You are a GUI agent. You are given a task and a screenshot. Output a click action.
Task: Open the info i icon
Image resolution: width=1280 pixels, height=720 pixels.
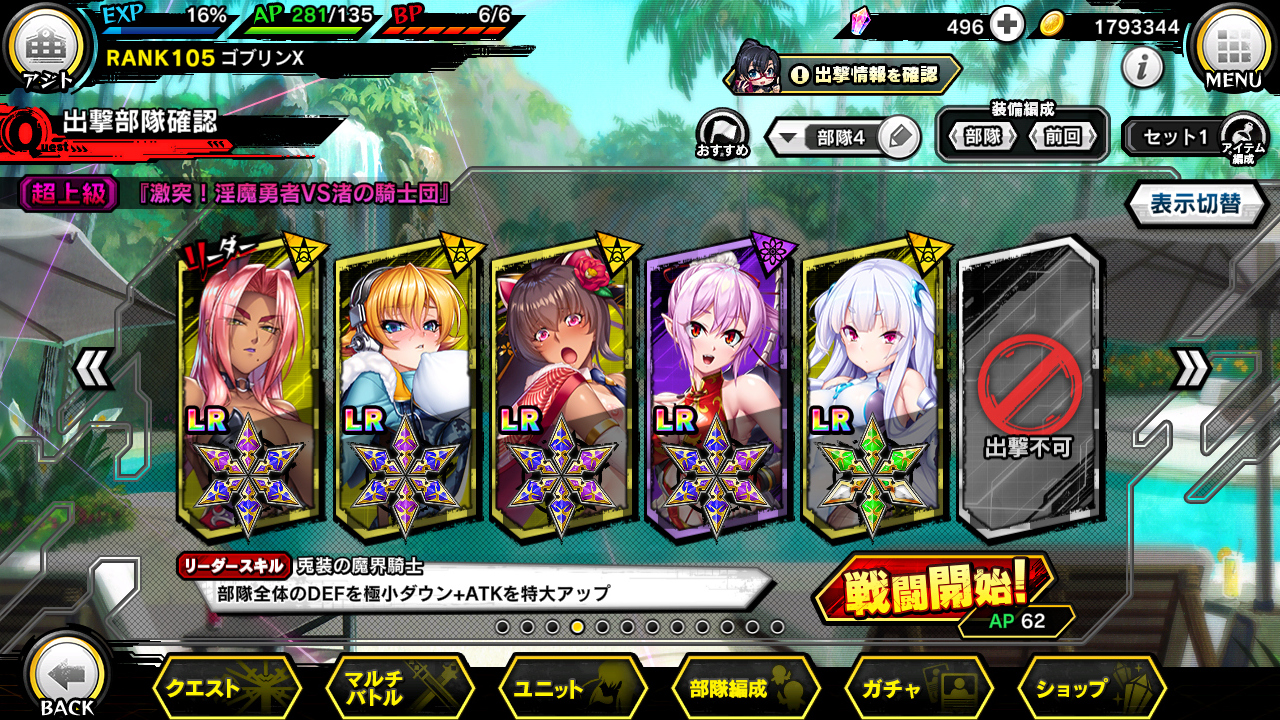point(1142,68)
